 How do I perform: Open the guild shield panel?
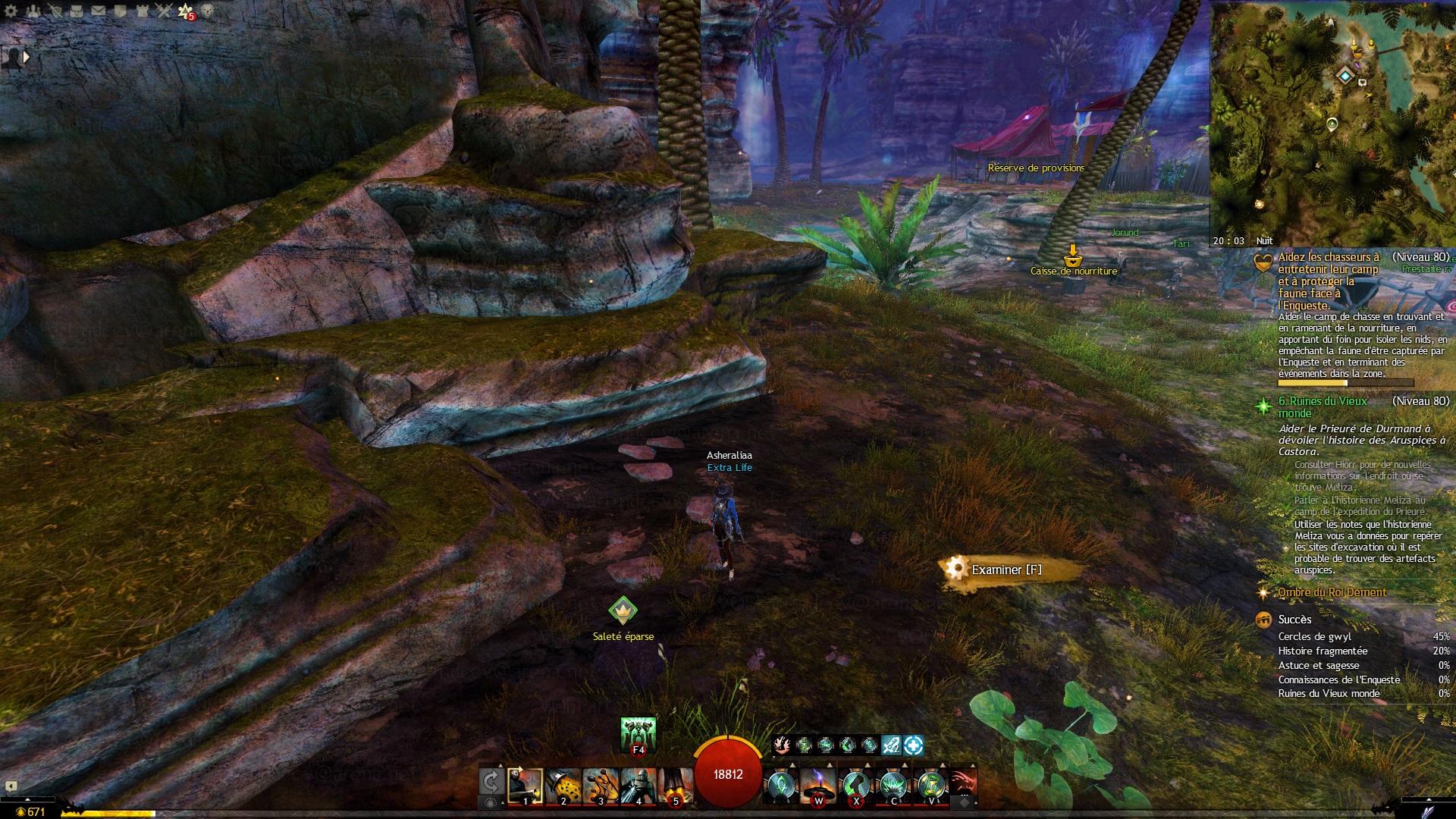pyautogui.click(x=121, y=11)
